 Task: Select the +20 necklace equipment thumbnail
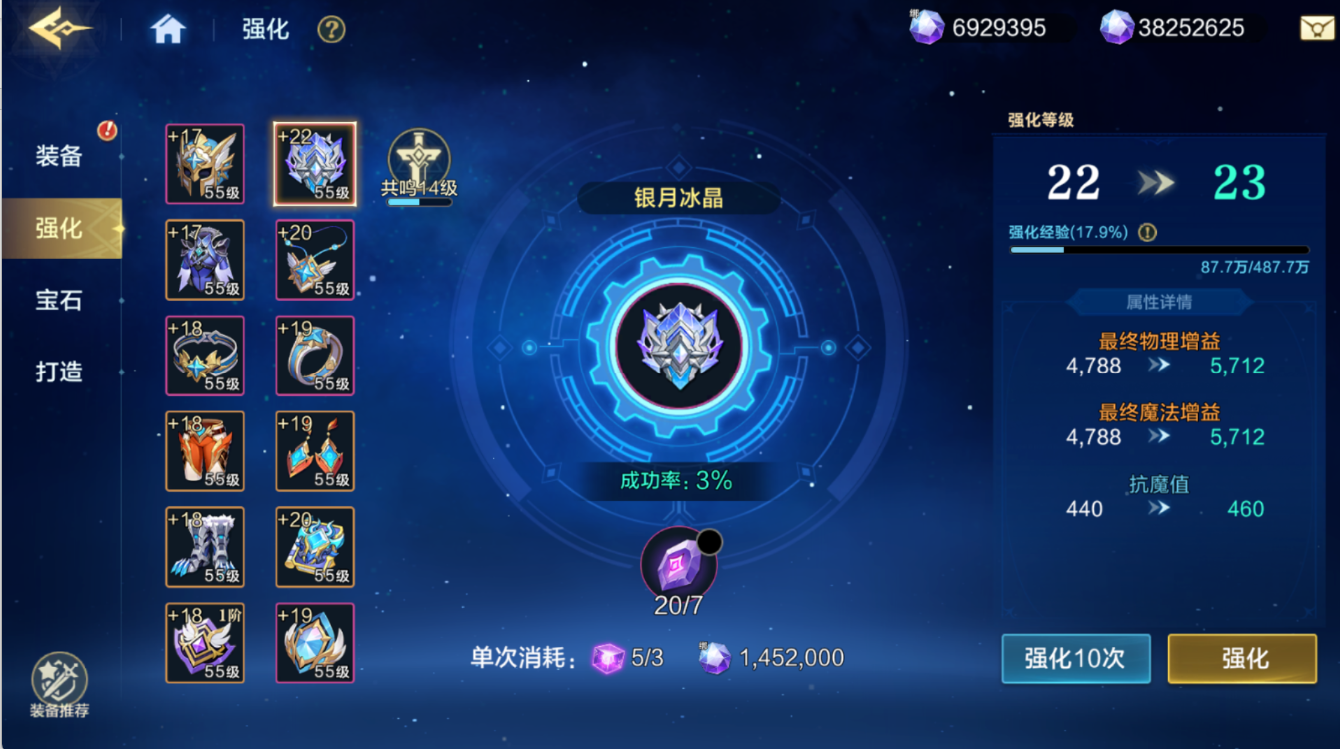click(315, 260)
